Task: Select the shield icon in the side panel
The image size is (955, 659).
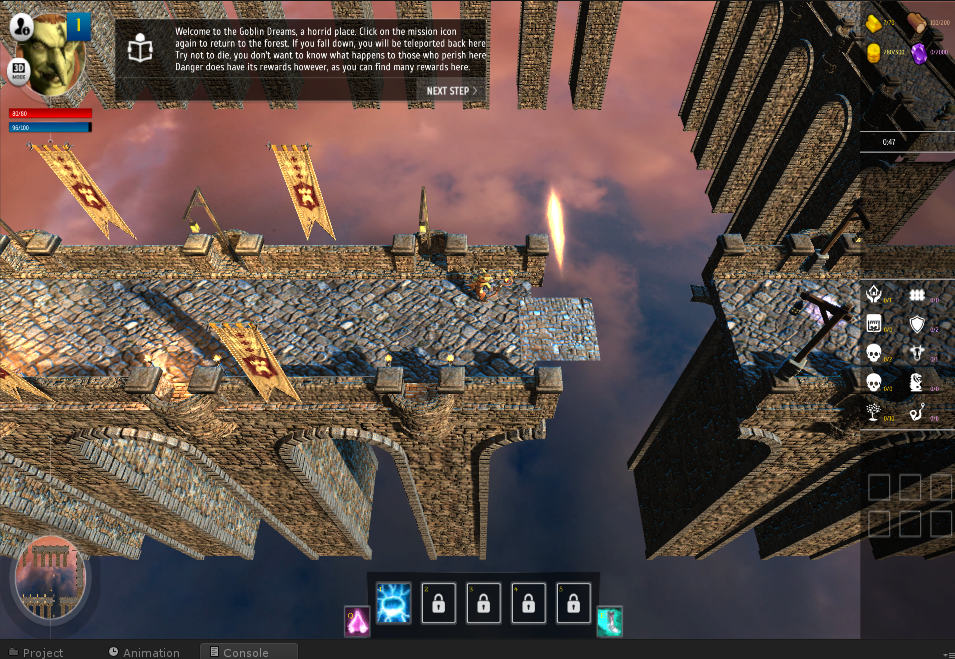Action: coord(917,324)
